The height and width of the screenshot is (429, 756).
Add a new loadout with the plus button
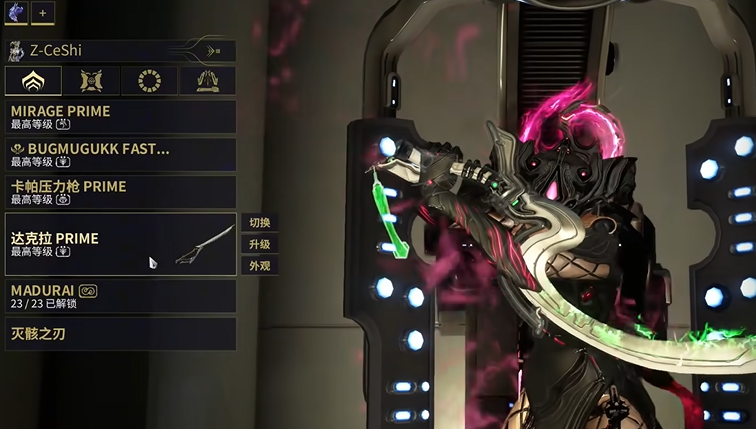[x=43, y=13]
